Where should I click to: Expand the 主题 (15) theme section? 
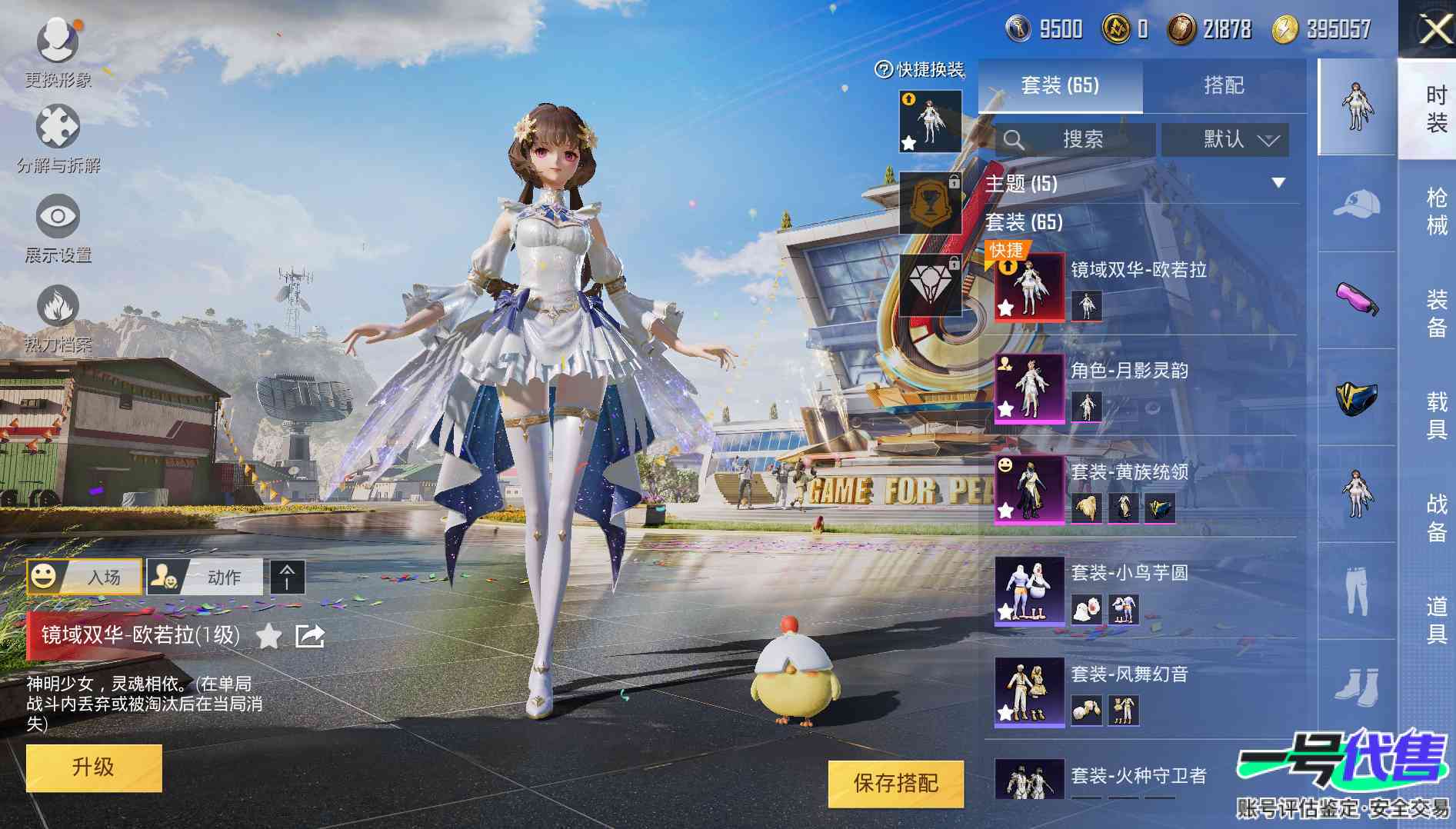click(1278, 183)
